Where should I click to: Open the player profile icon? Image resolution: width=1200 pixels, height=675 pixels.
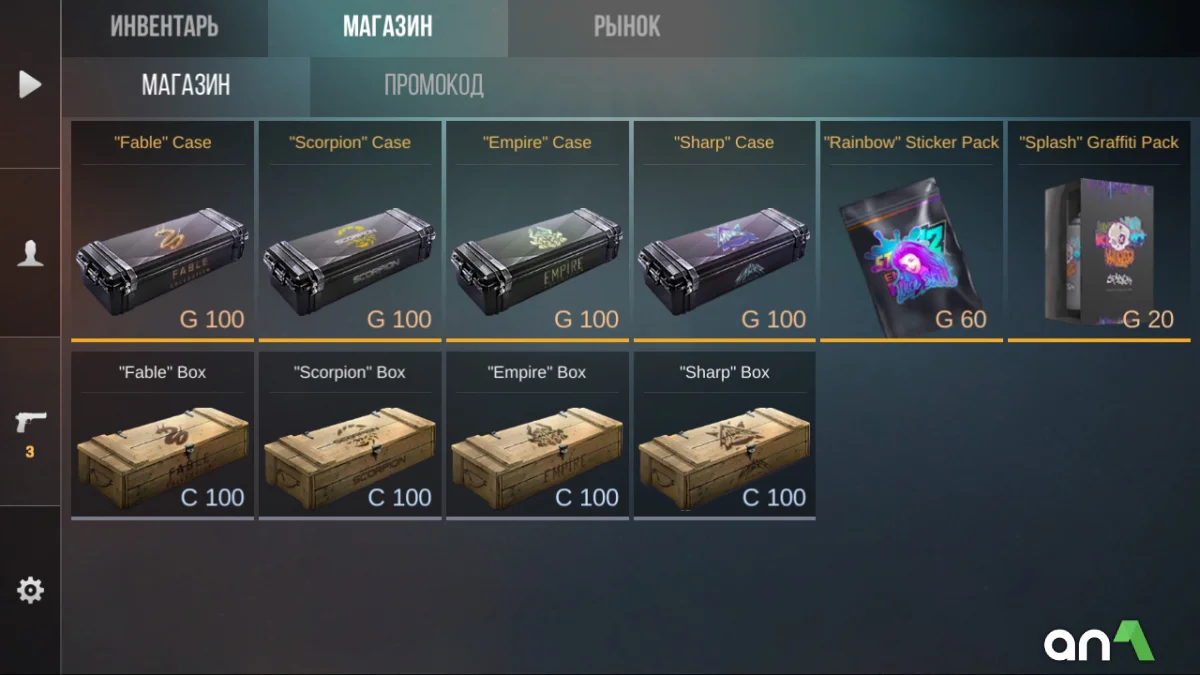tap(30, 253)
